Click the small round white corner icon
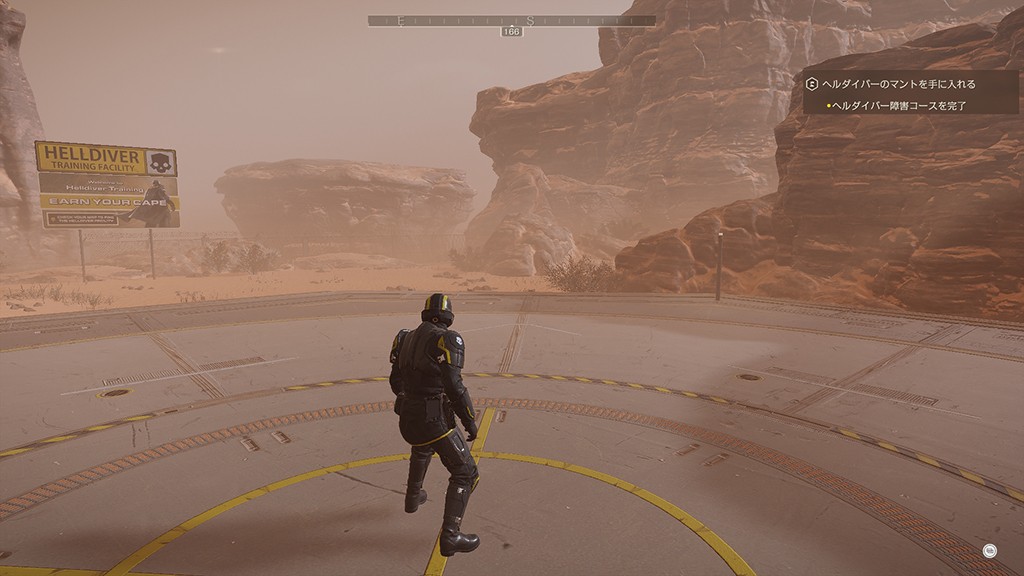1024x576 pixels. pyautogui.click(x=989, y=548)
